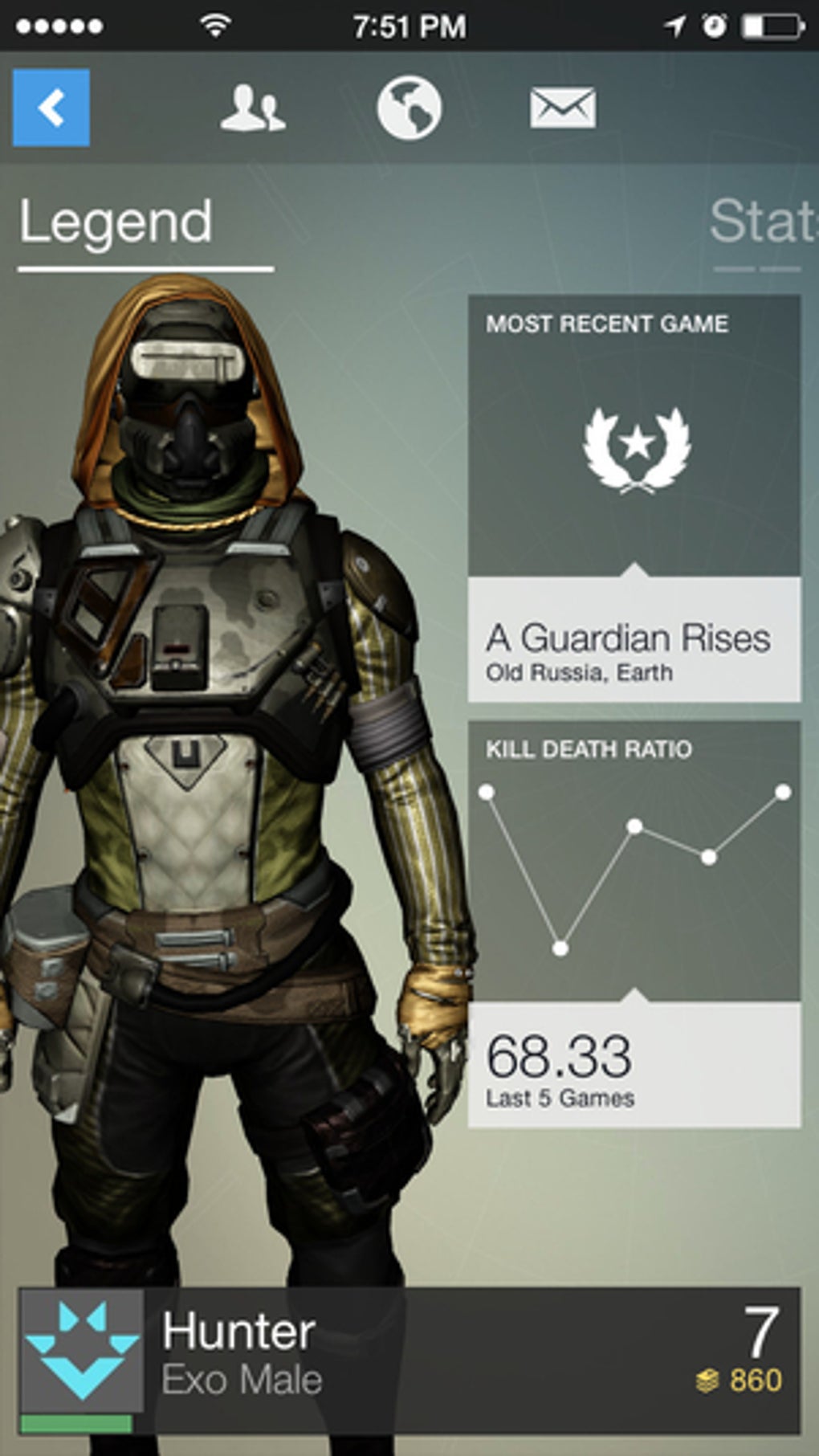The image size is (819, 1456).
Task: Open the globe icon in top bar
Action: (x=409, y=108)
